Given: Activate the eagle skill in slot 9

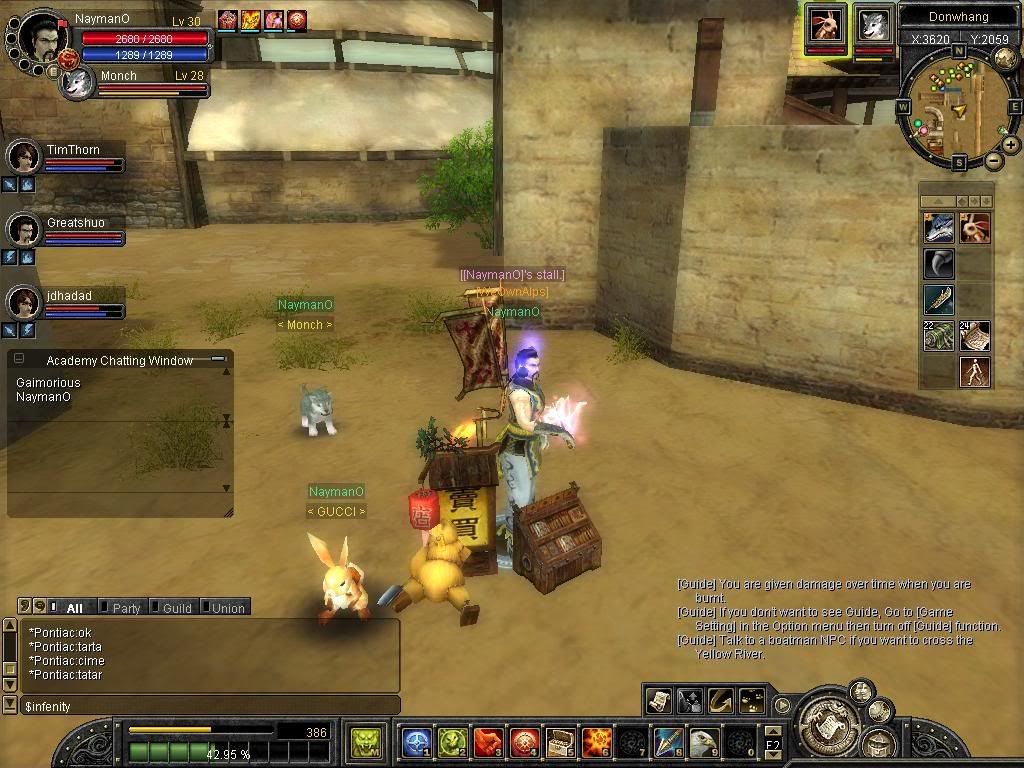Looking at the screenshot, I should [704, 742].
